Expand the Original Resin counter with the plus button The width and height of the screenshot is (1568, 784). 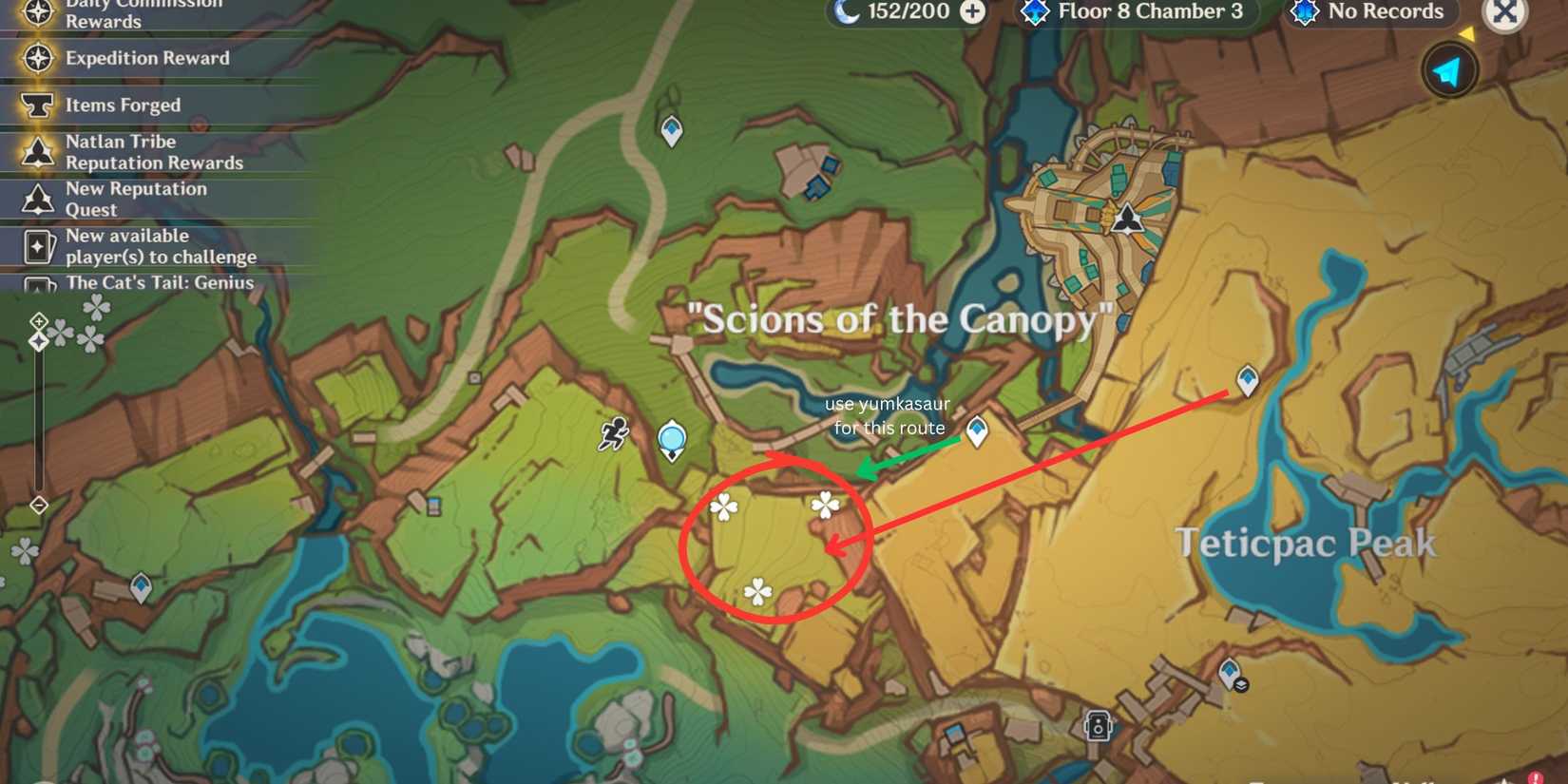click(x=972, y=11)
